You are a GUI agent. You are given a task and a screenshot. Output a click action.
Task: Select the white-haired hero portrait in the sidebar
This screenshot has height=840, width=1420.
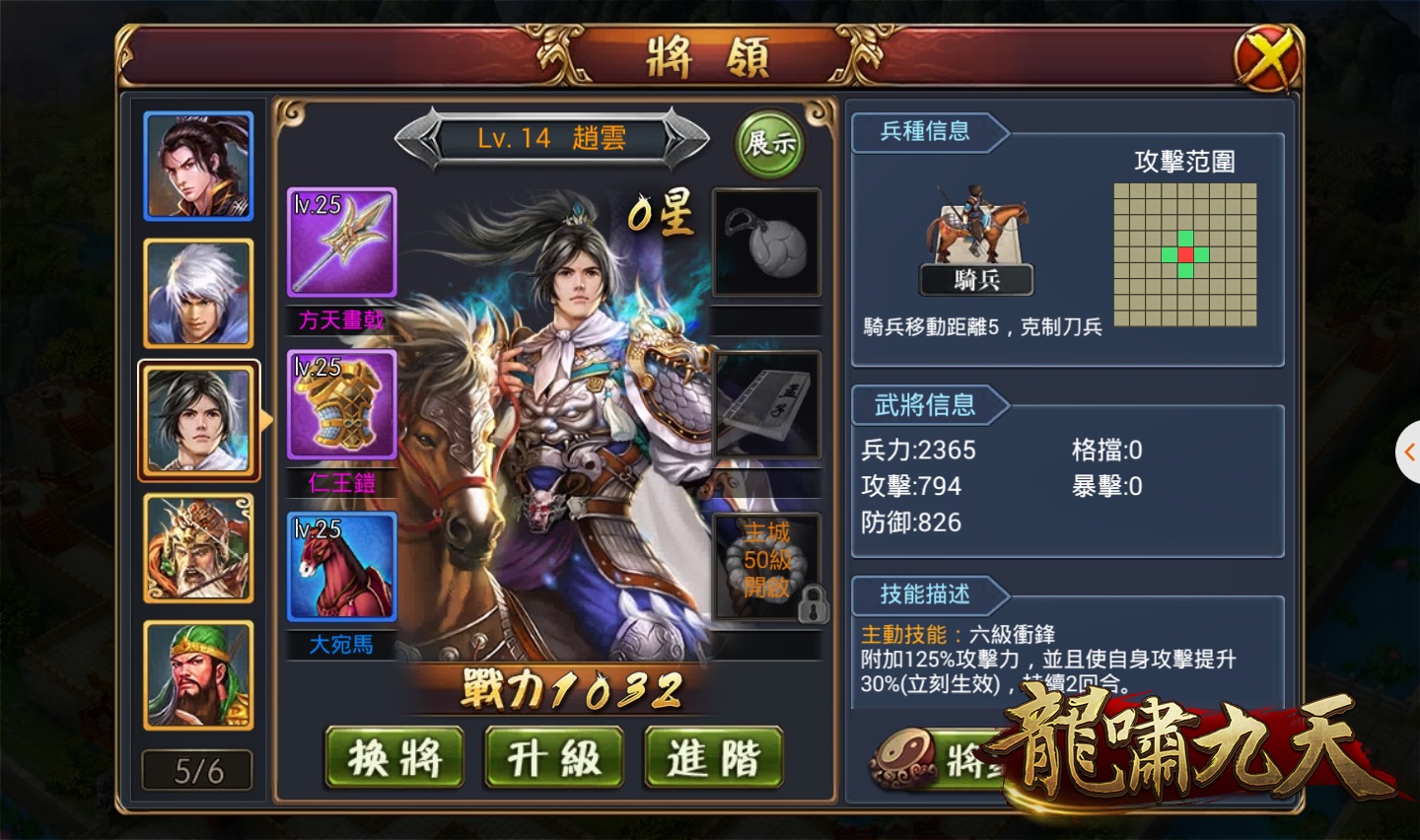click(197, 291)
